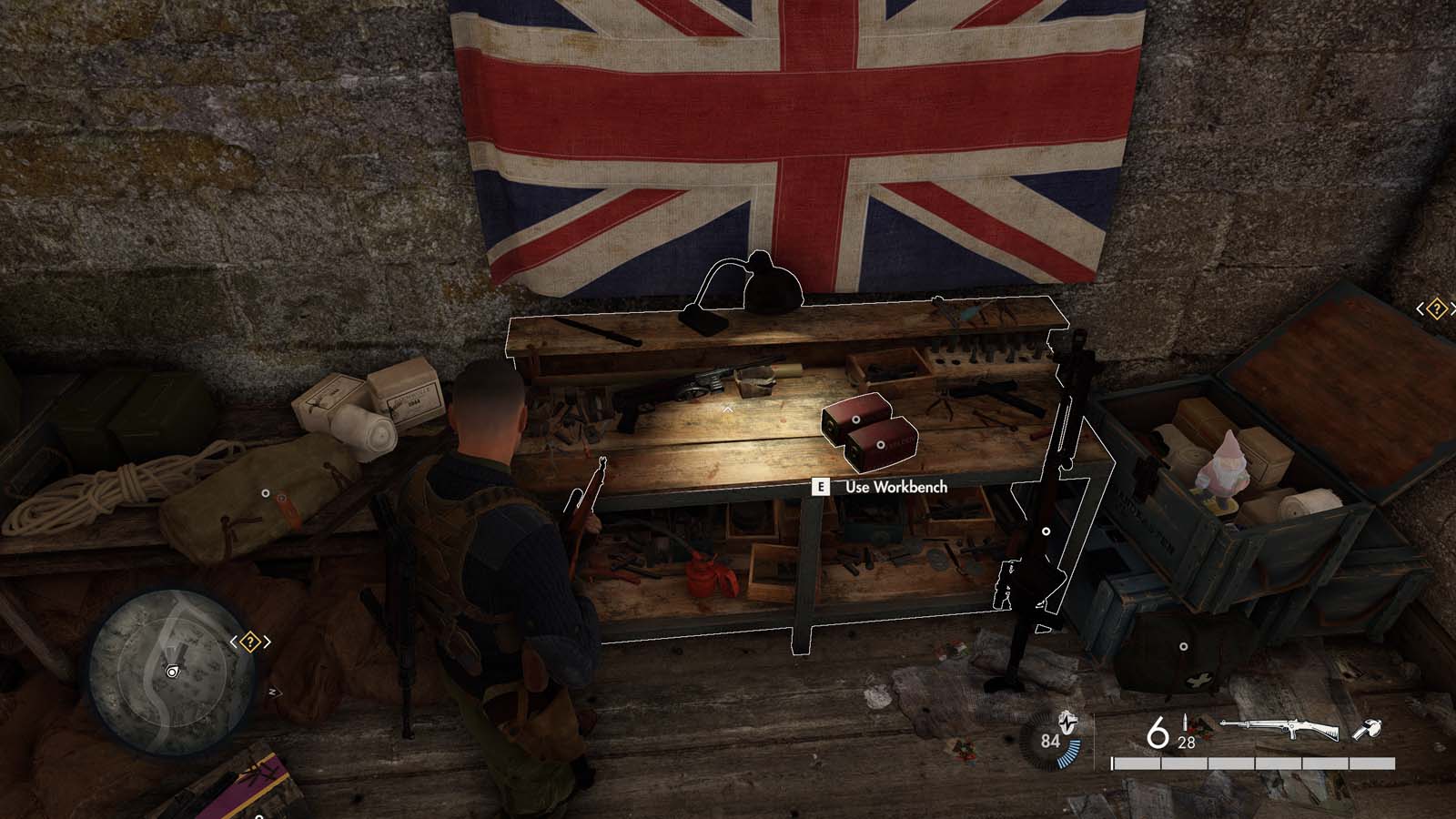Select the whistle icon beside the weapon
1456x819 pixels.
[x=1368, y=728]
